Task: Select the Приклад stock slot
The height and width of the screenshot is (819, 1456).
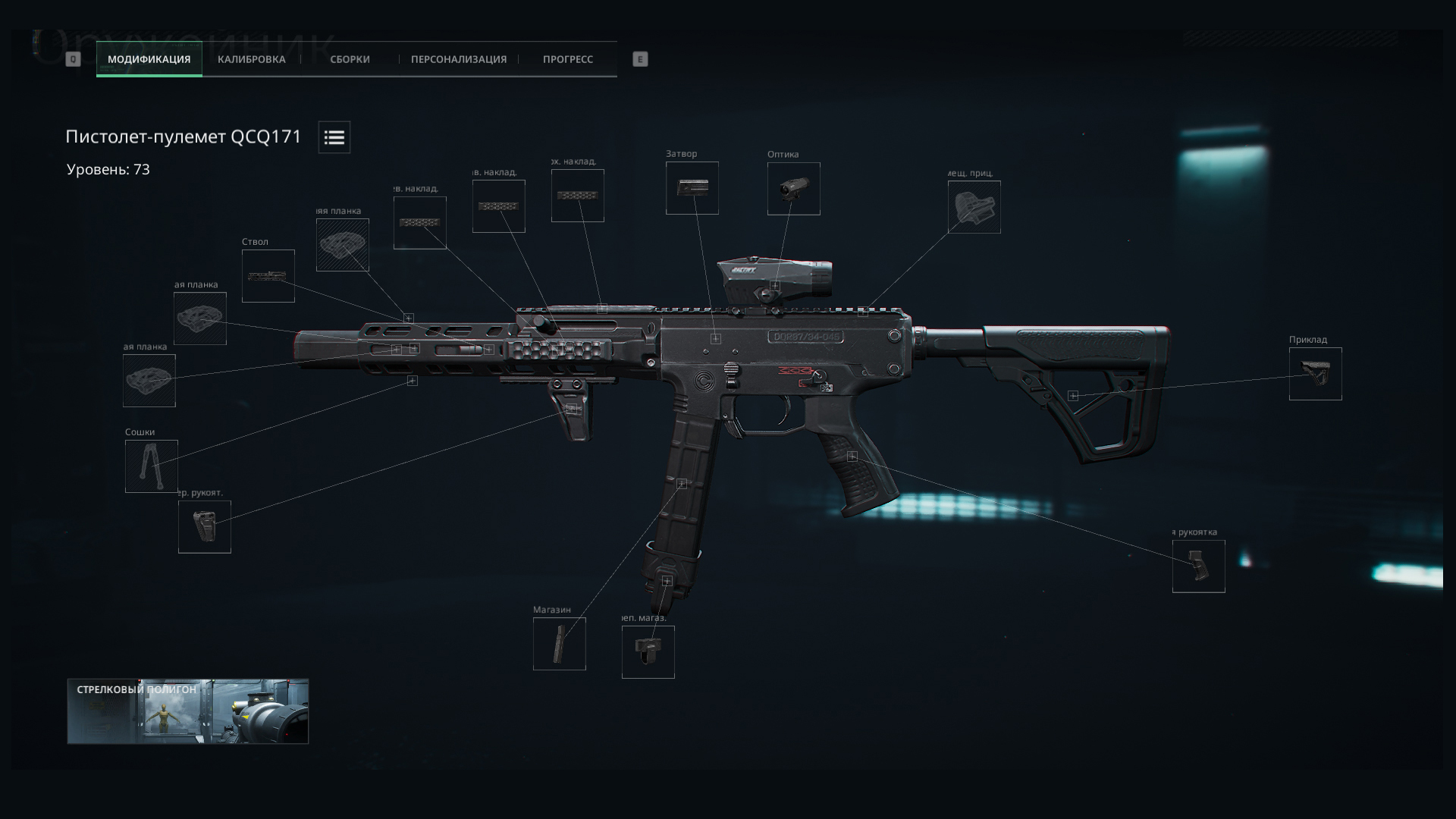Action: click(x=1315, y=374)
